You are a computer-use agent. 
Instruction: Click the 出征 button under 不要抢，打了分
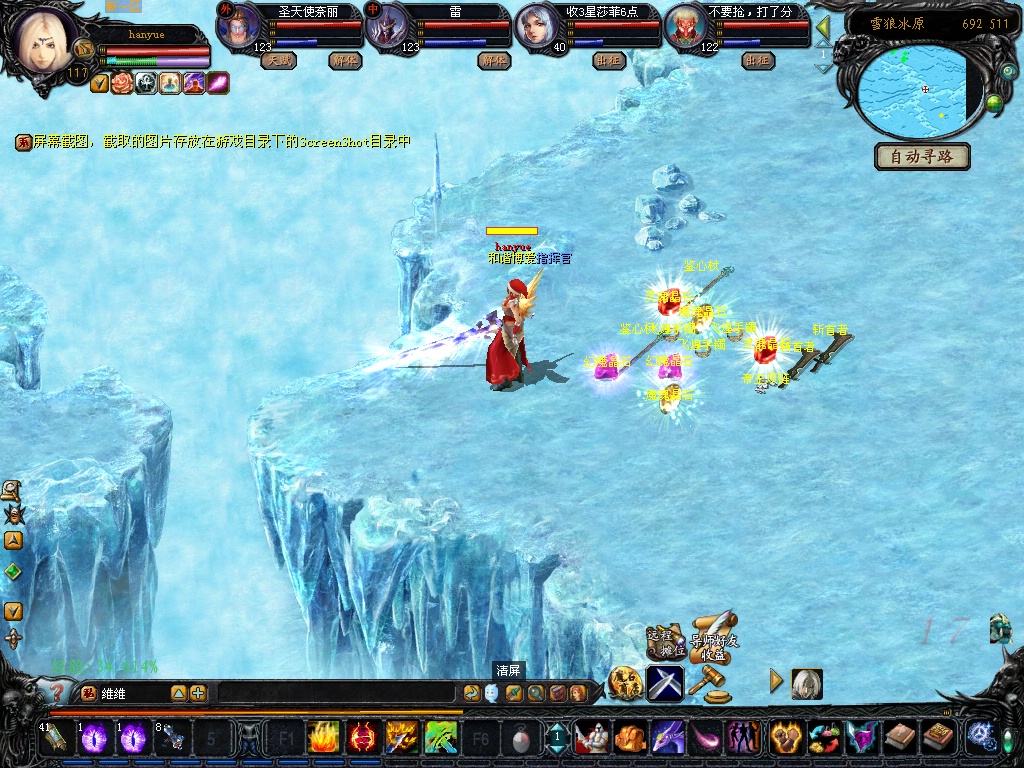pos(758,60)
